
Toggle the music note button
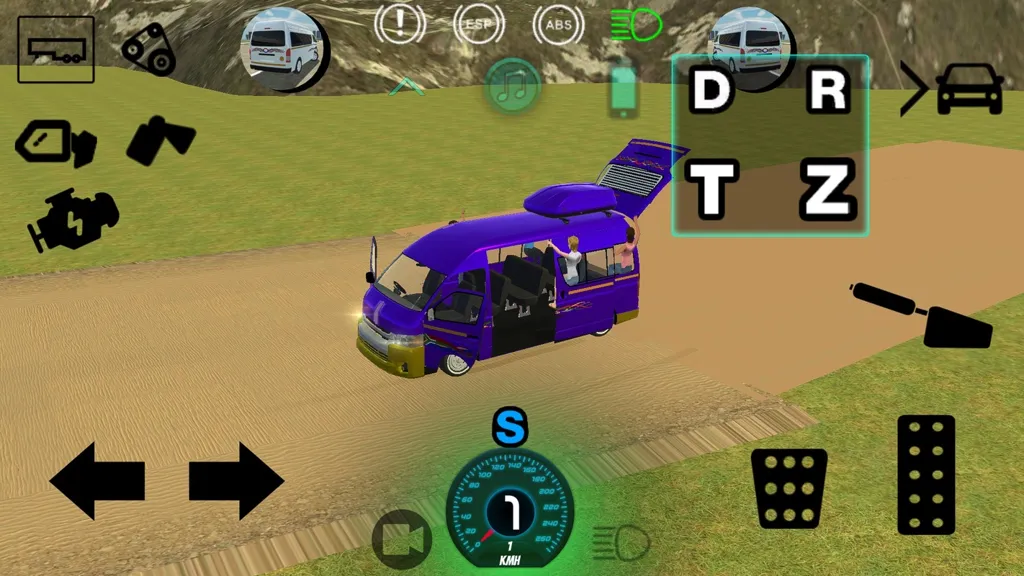pos(513,86)
